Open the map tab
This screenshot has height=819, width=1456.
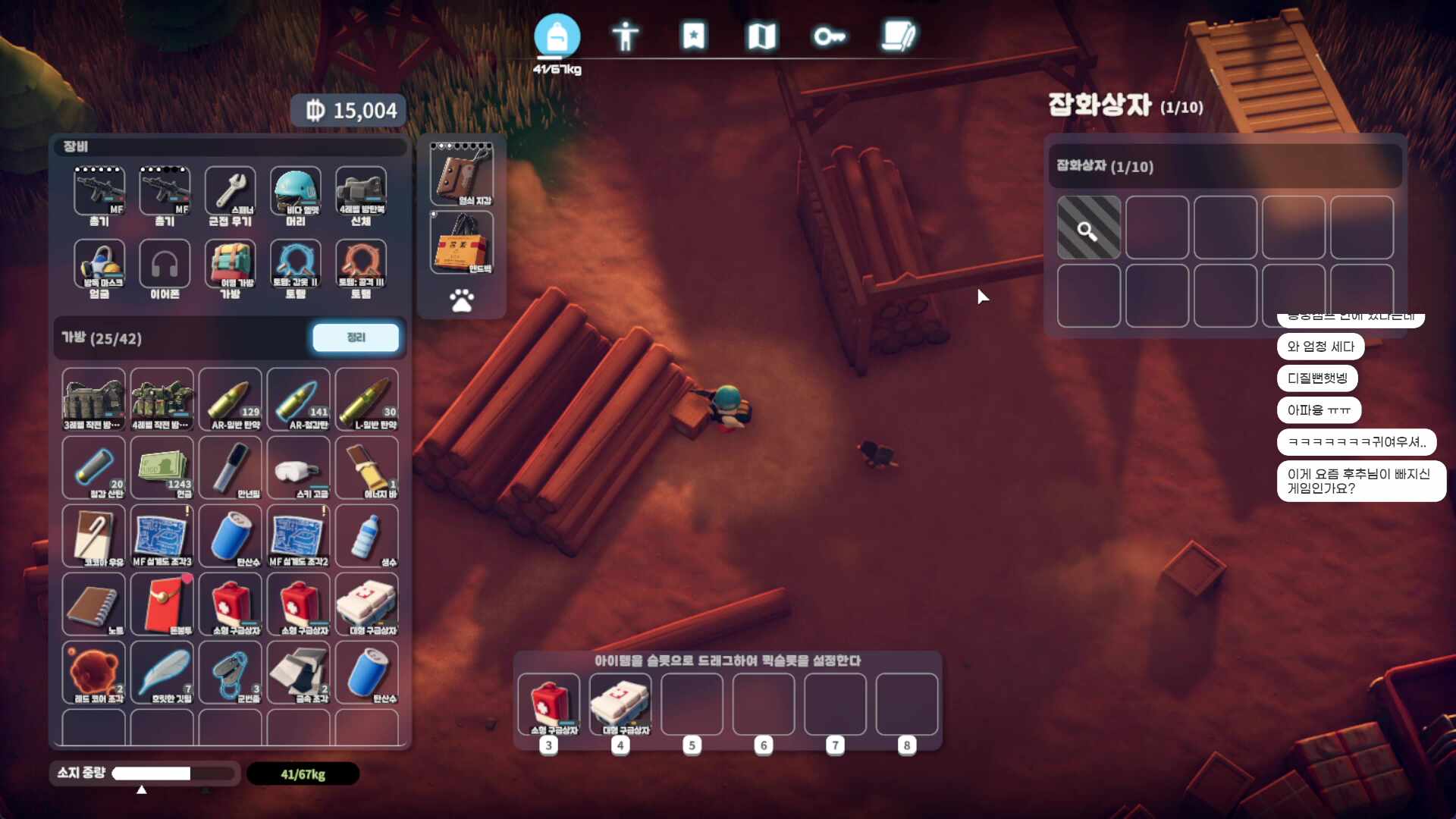coord(761,36)
